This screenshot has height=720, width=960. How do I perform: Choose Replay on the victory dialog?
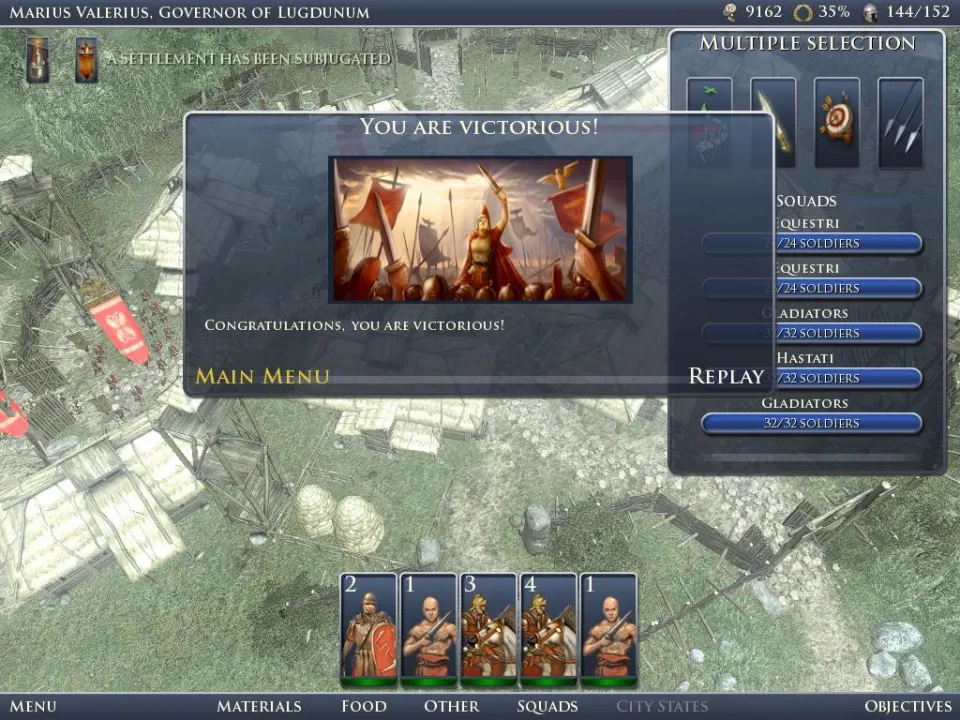(x=726, y=376)
